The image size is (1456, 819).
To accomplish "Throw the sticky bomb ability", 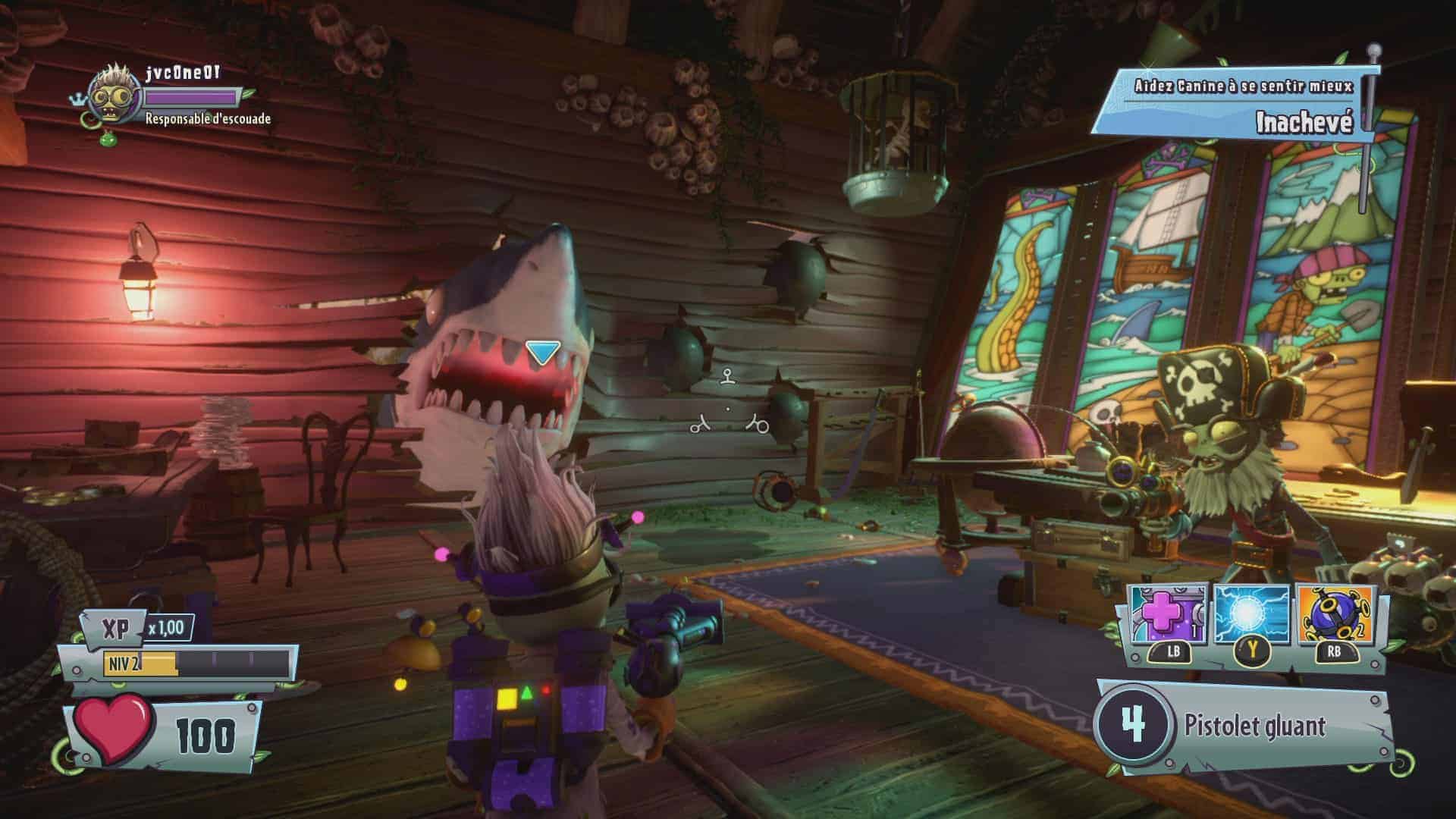I will [x=1335, y=615].
